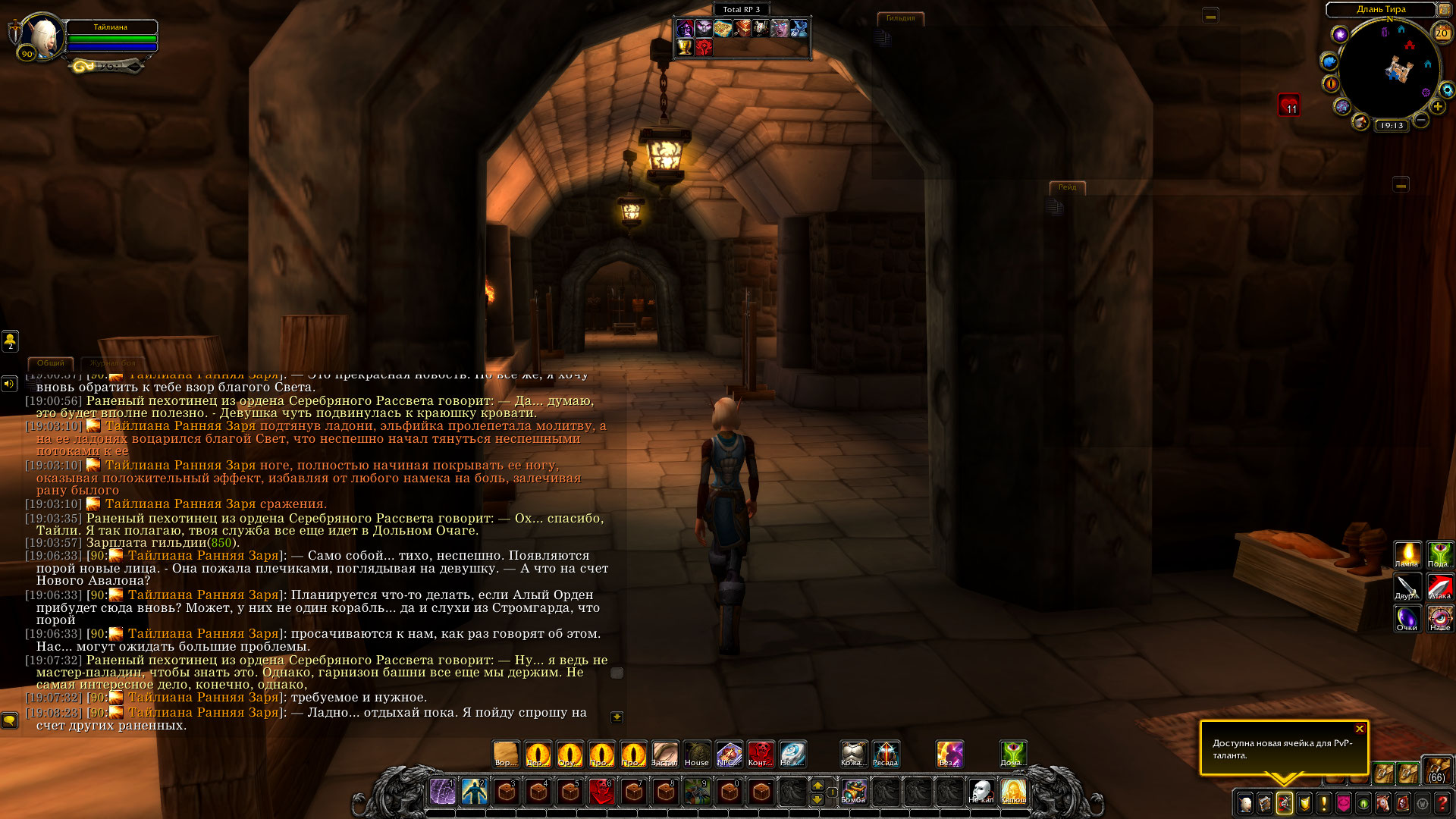This screenshot has height=819, width=1456.
Task: Open the quest log exclamation mark button
Action: pyautogui.click(x=1324, y=803)
